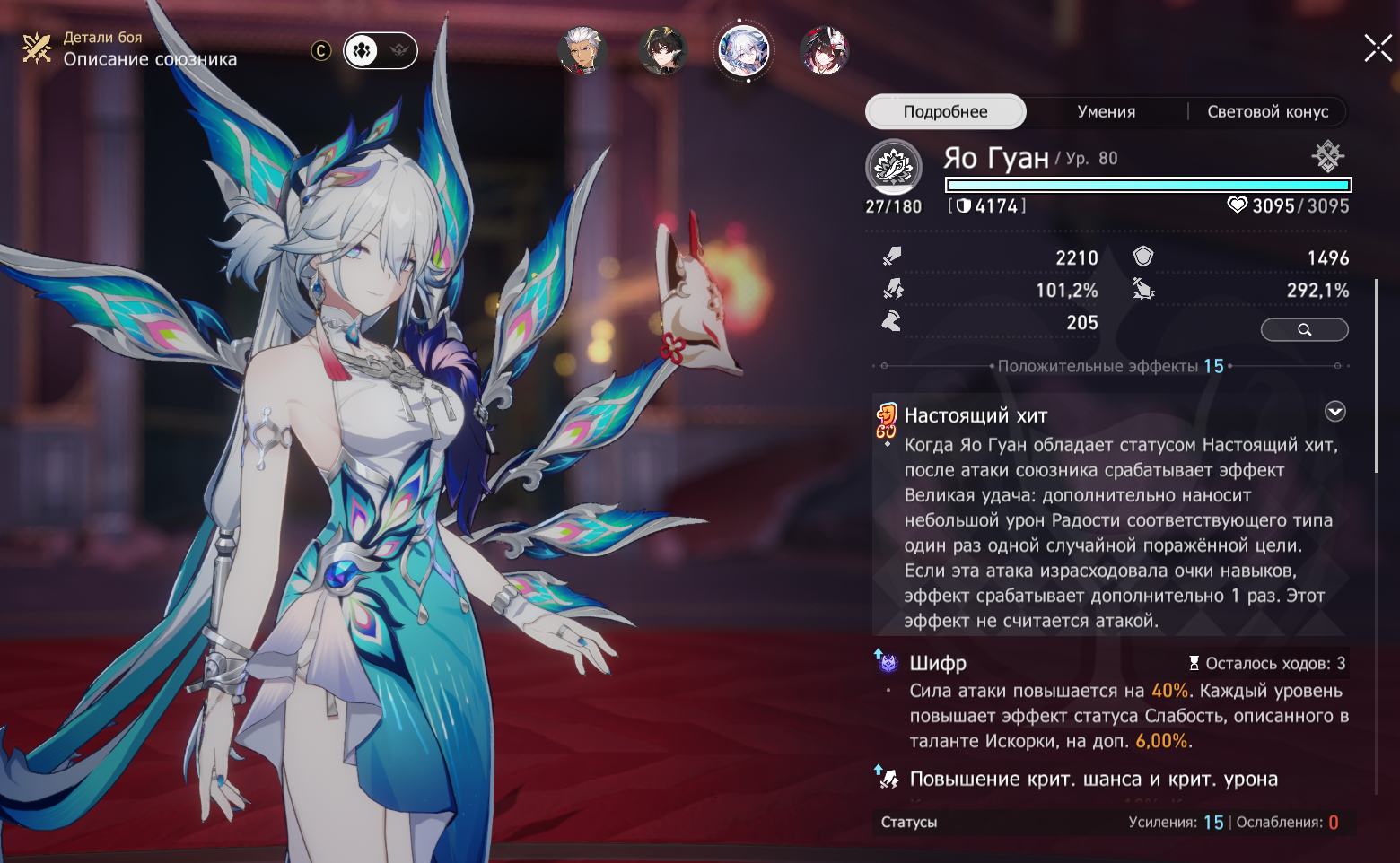Screen dimensions: 1400x863
Task: Open detailed stats with magnifier button
Action: point(1304,330)
